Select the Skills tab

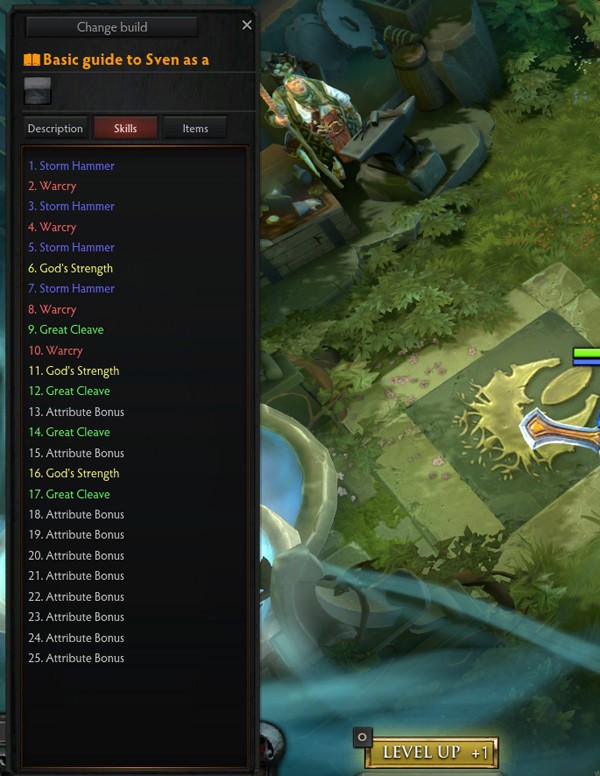pyautogui.click(x=125, y=128)
